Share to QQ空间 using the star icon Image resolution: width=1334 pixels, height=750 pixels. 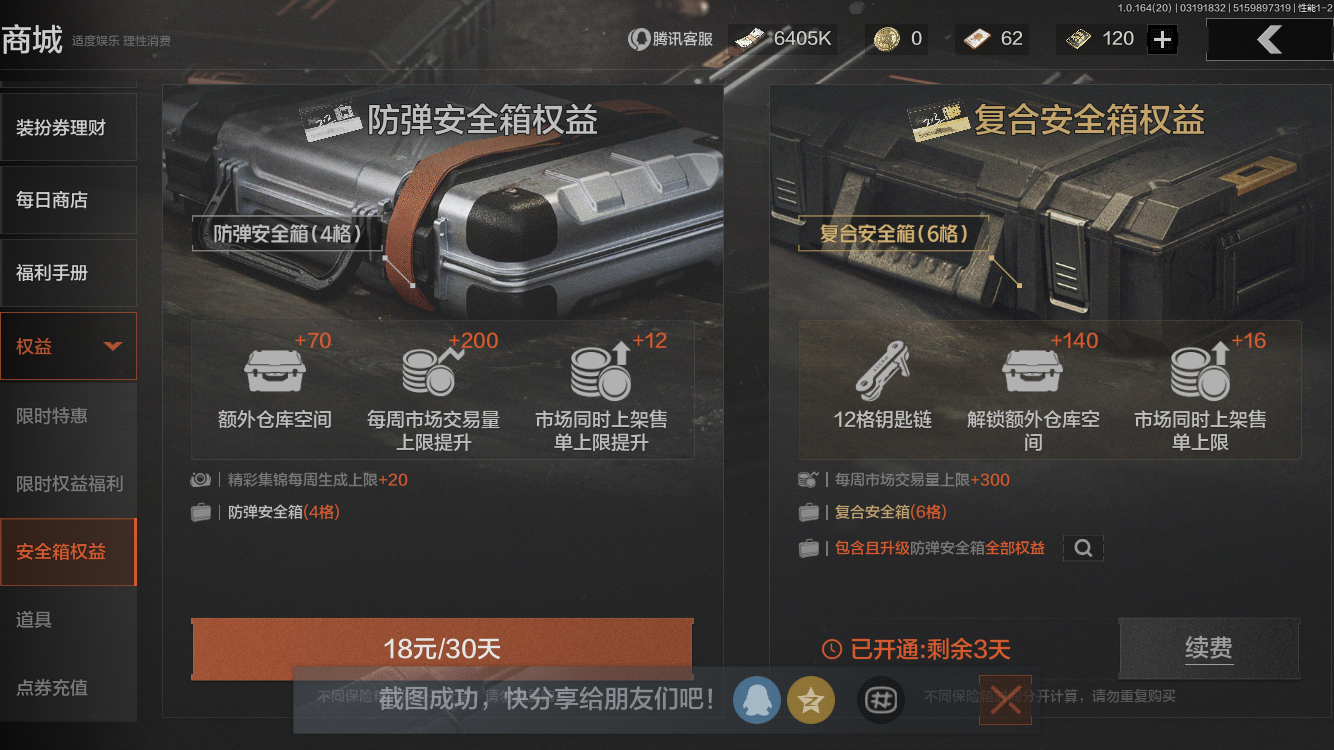(810, 700)
